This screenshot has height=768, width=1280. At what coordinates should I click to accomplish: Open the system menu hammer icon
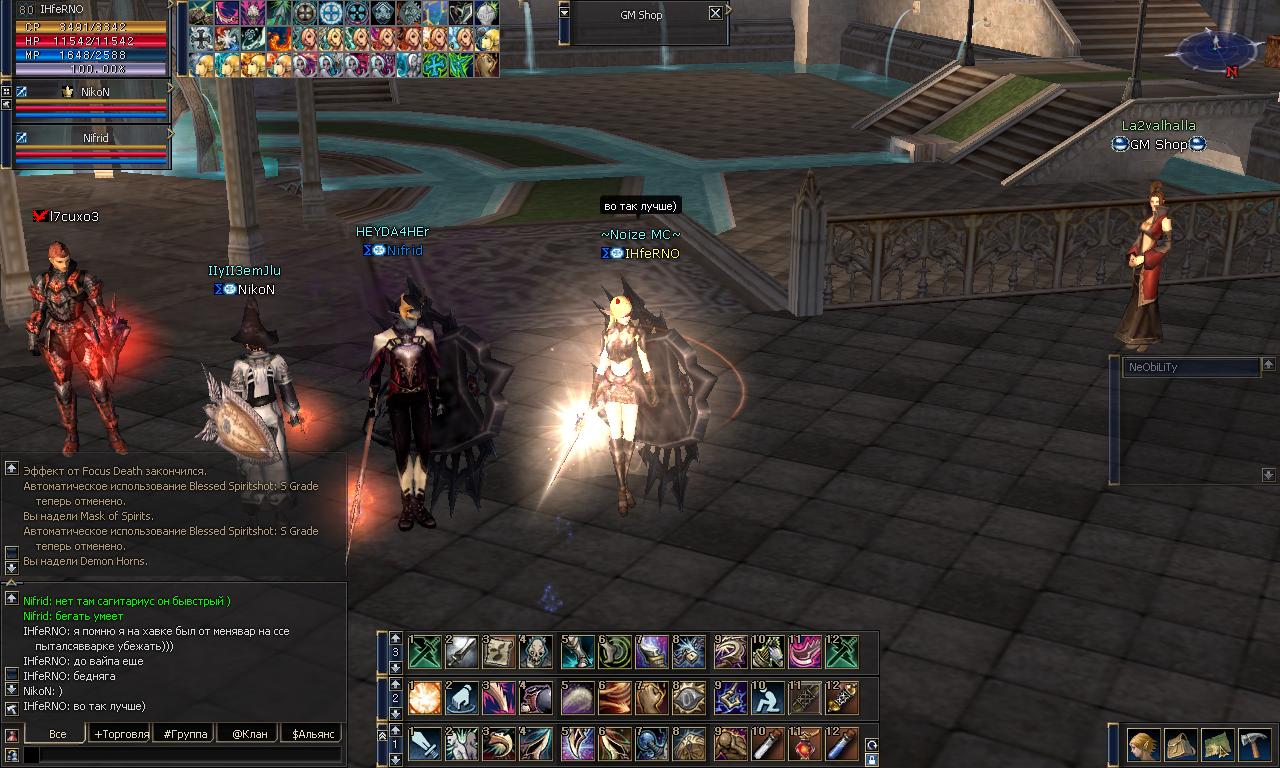pyautogui.click(x=1254, y=745)
